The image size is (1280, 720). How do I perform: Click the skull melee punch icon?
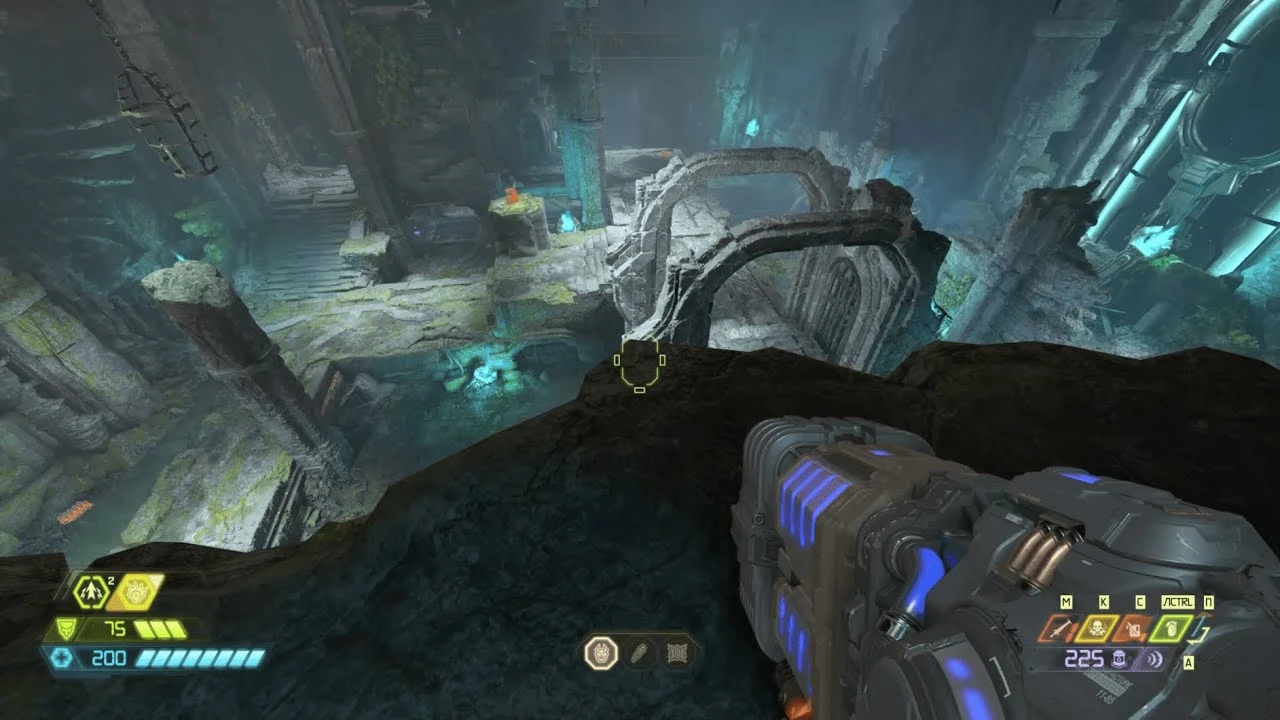pos(1097,630)
